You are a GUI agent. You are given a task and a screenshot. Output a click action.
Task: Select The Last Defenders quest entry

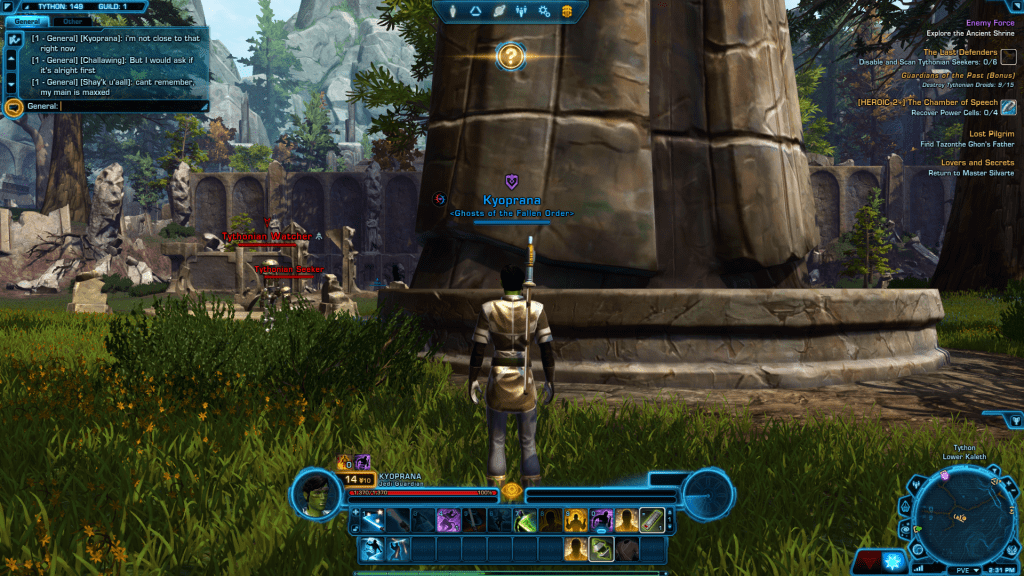[x=959, y=52]
